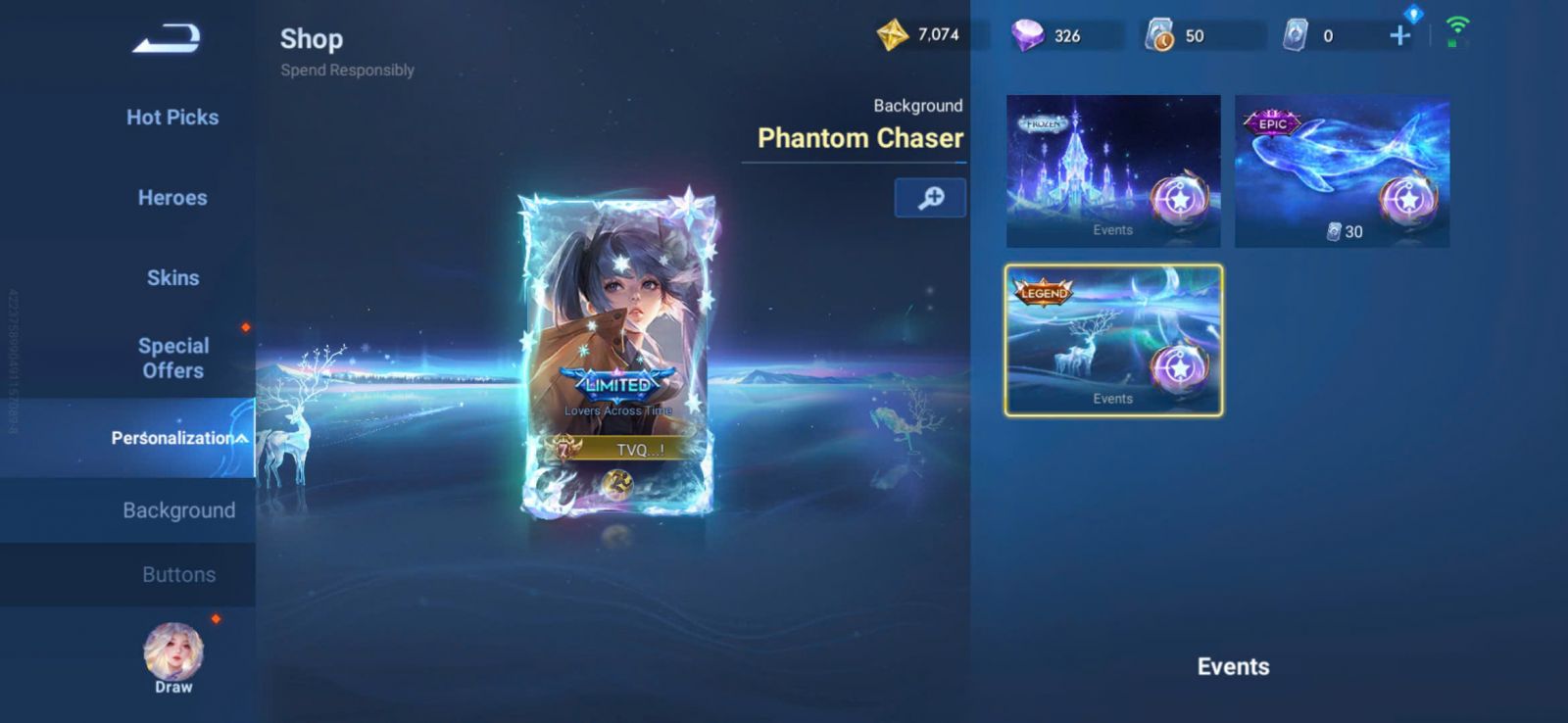
Task: Tap the diamond currency icon
Action: [x=1027, y=36]
